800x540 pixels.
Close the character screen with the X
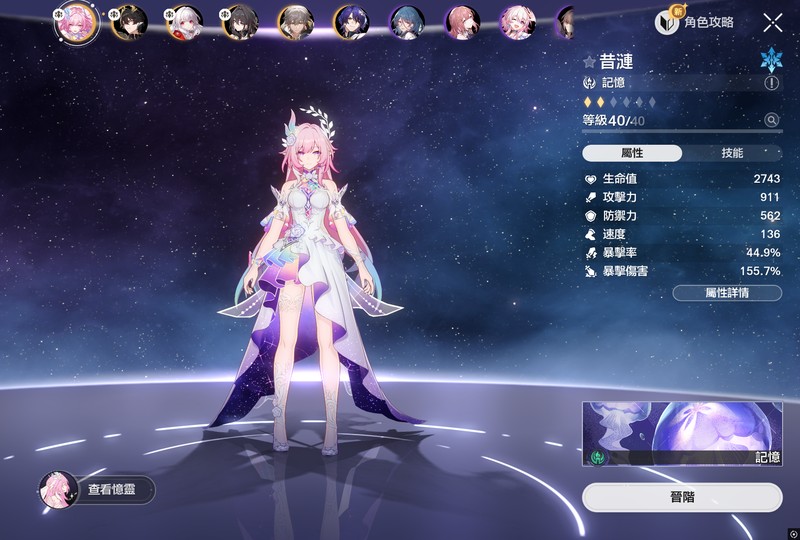click(x=773, y=22)
